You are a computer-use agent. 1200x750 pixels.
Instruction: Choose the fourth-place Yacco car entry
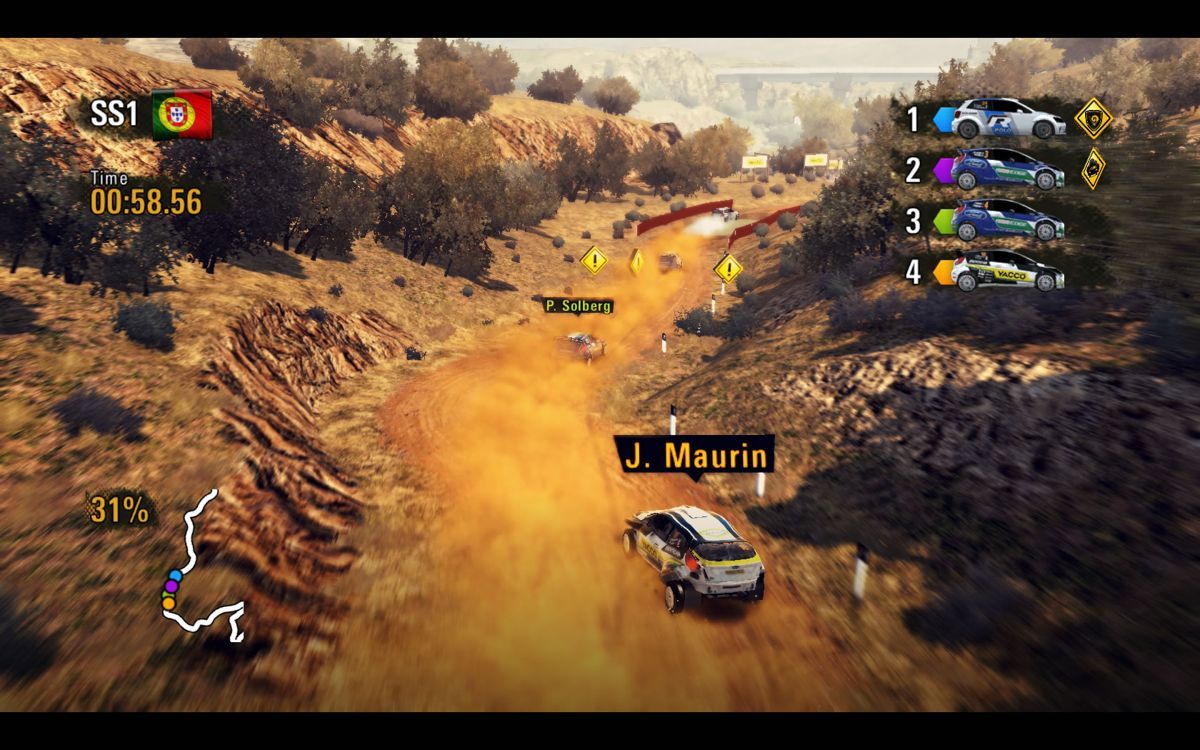pos(1008,271)
